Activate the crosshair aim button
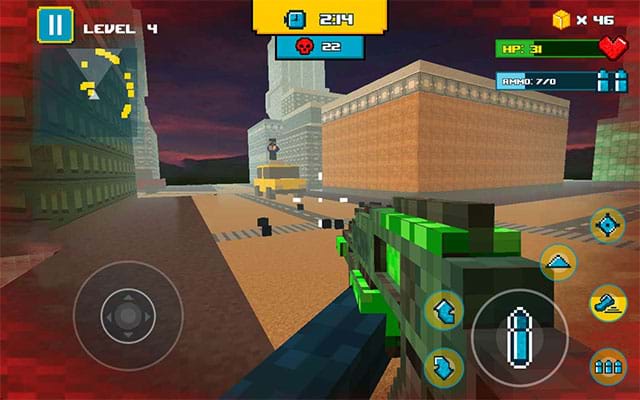This screenshot has height=400, width=640. point(607,226)
